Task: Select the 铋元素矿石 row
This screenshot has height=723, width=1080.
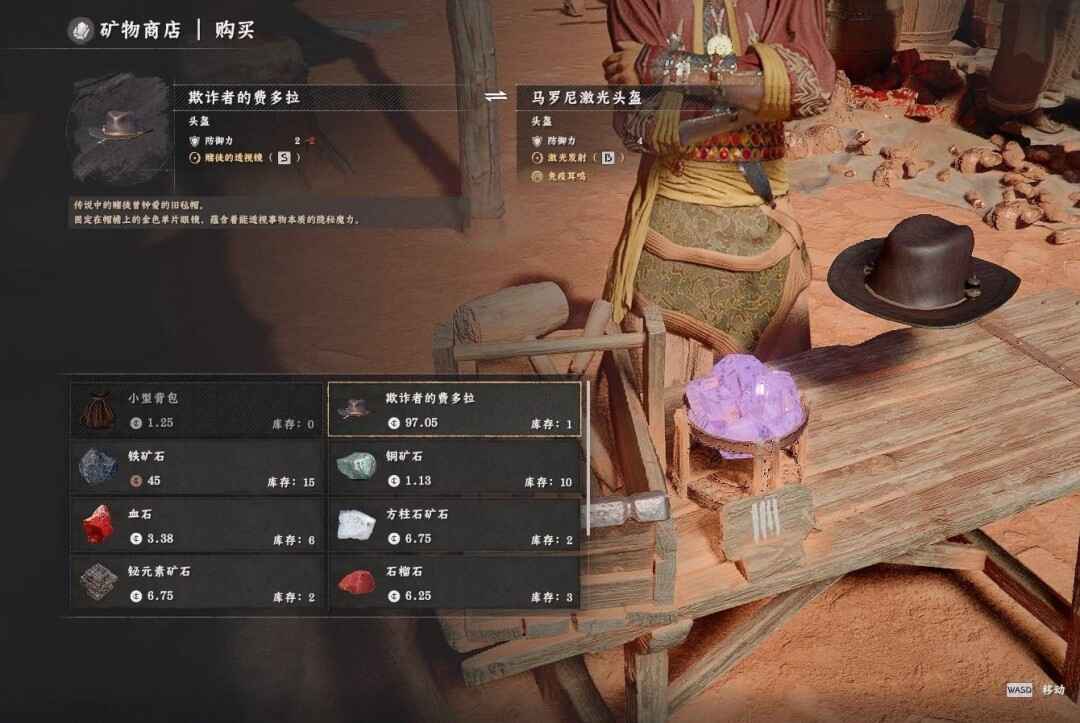Action: click(x=197, y=583)
